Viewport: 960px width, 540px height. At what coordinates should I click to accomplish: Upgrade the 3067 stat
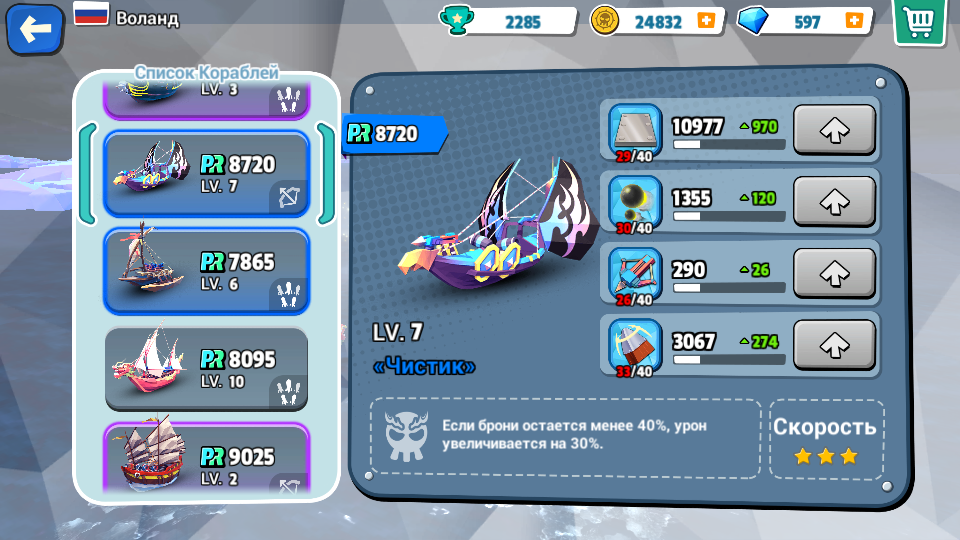point(833,344)
